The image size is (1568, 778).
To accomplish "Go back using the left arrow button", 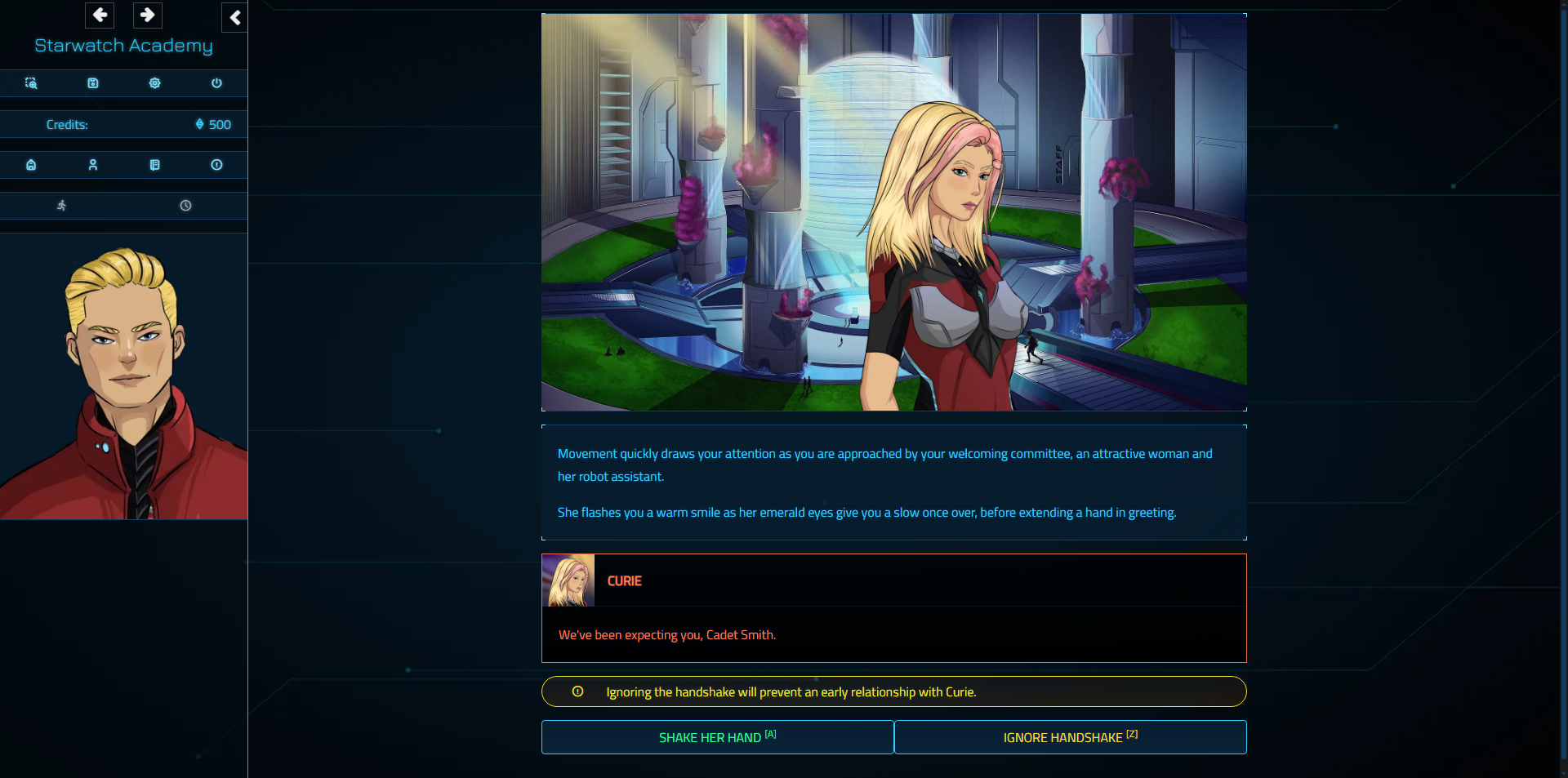I will point(99,15).
